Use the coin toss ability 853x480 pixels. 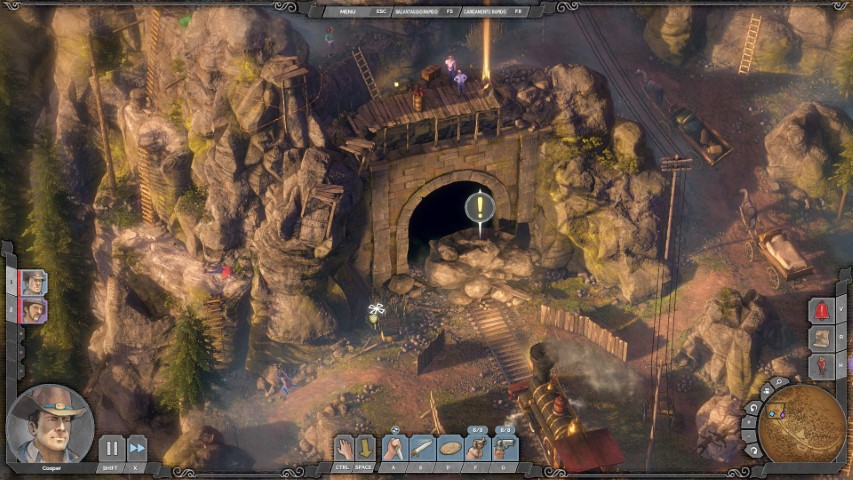click(x=450, y=448)
